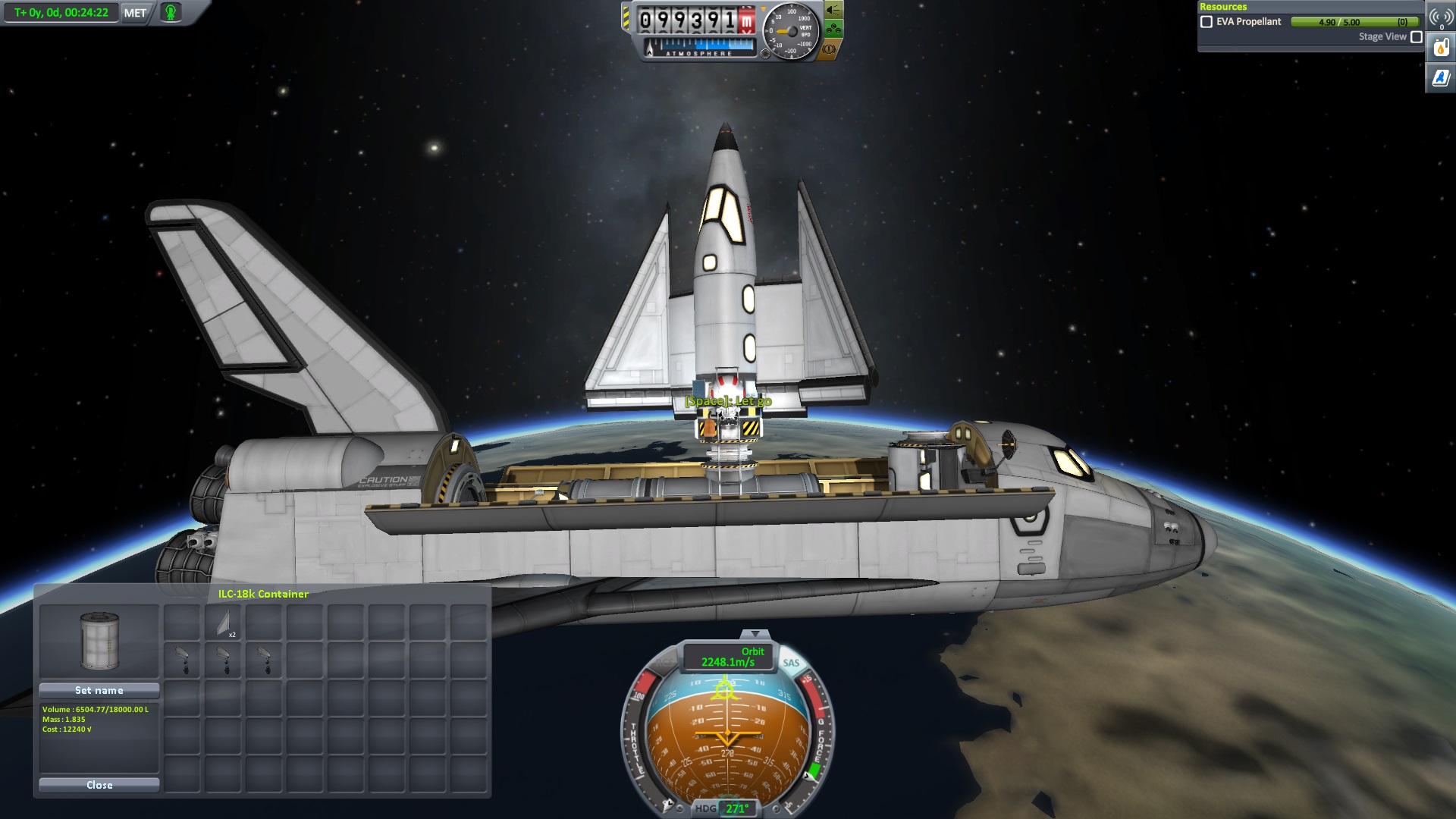The image size is (1456, 819).
Task: Toggle the orange brakes warning button
Action: 829,49
